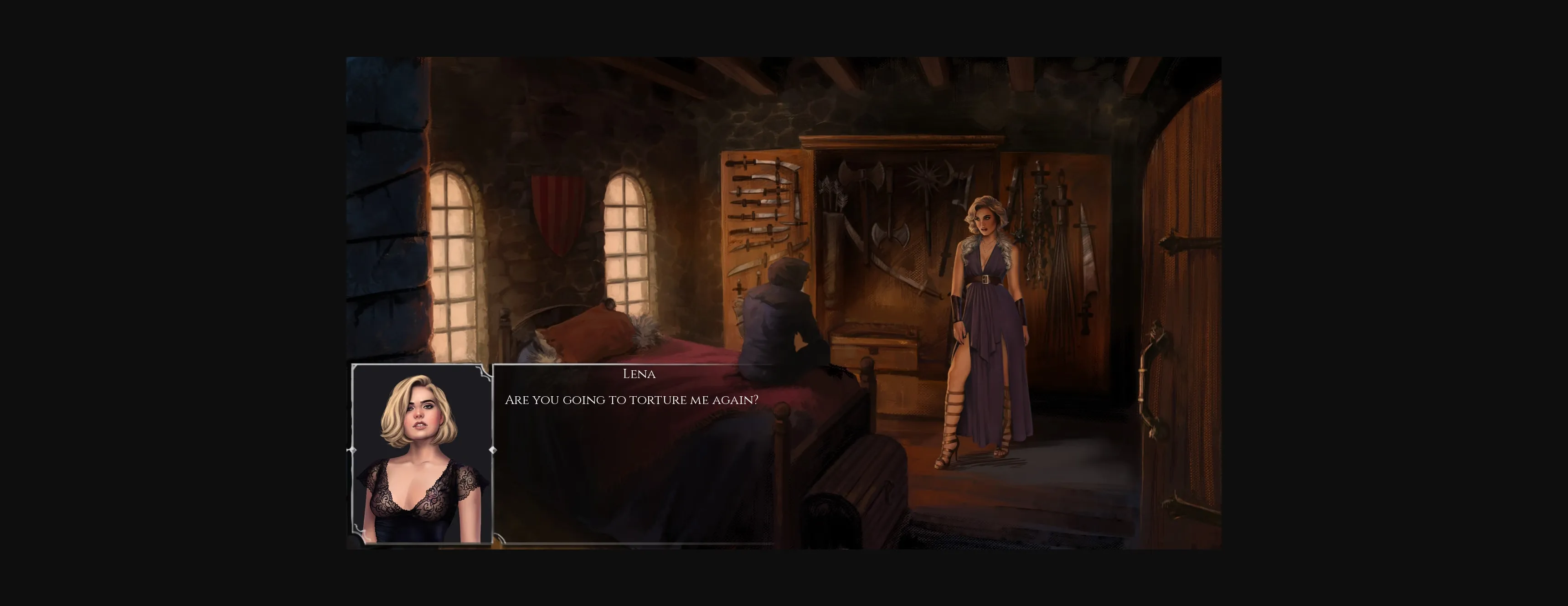Viewport: 1568px width, 606px height.
Task: Click the Lena name label
Action: [x=639, y=374]
